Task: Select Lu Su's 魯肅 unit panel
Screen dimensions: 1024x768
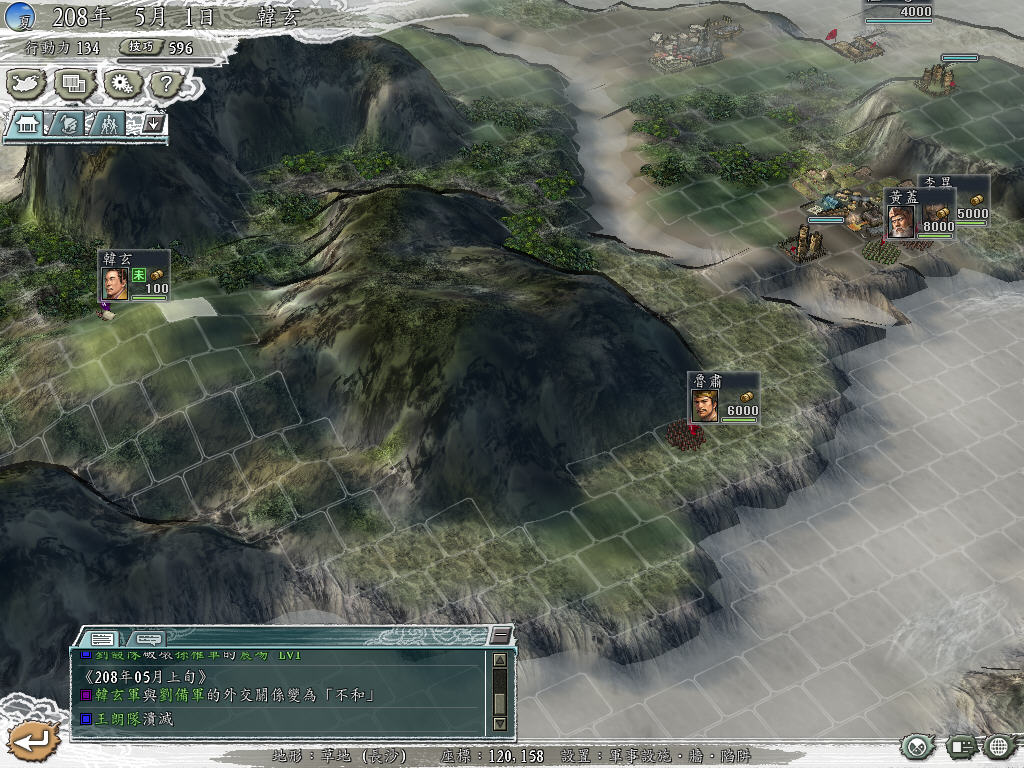Action: tap(723, 398)
